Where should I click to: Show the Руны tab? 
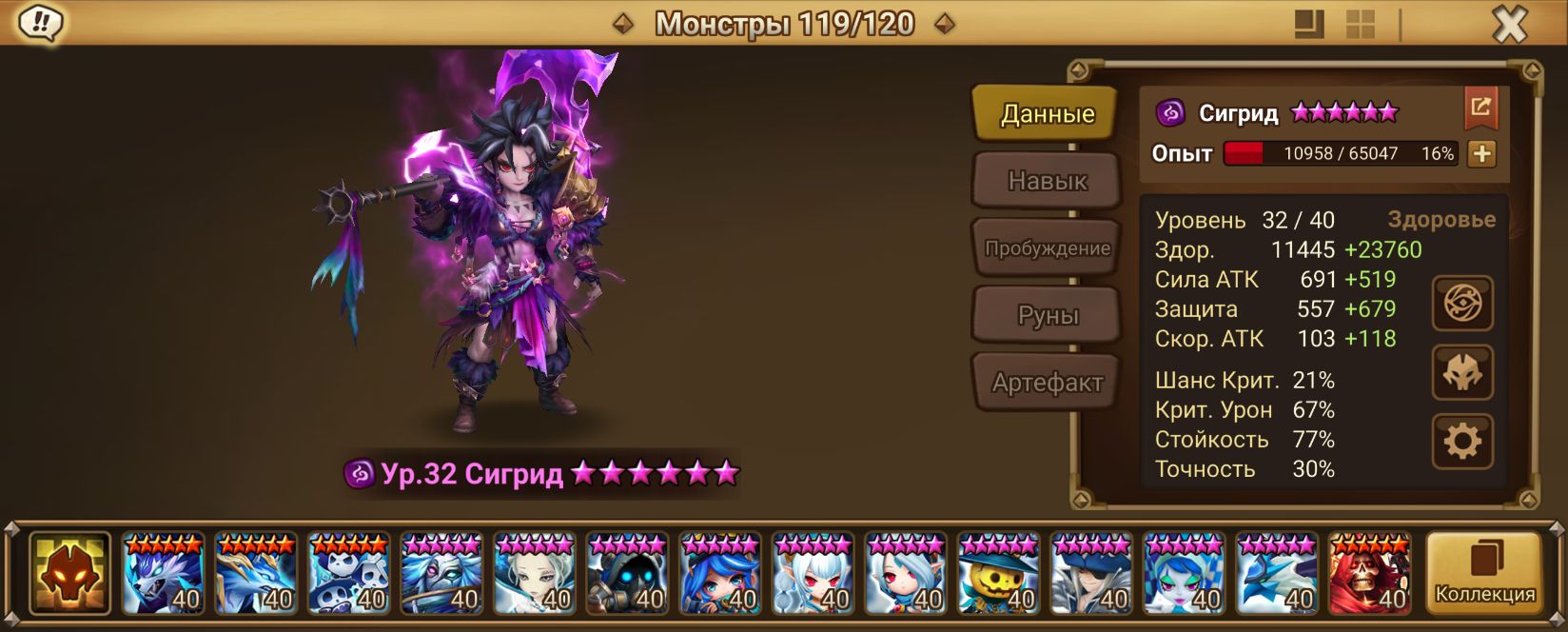(x=1047, y=315)
